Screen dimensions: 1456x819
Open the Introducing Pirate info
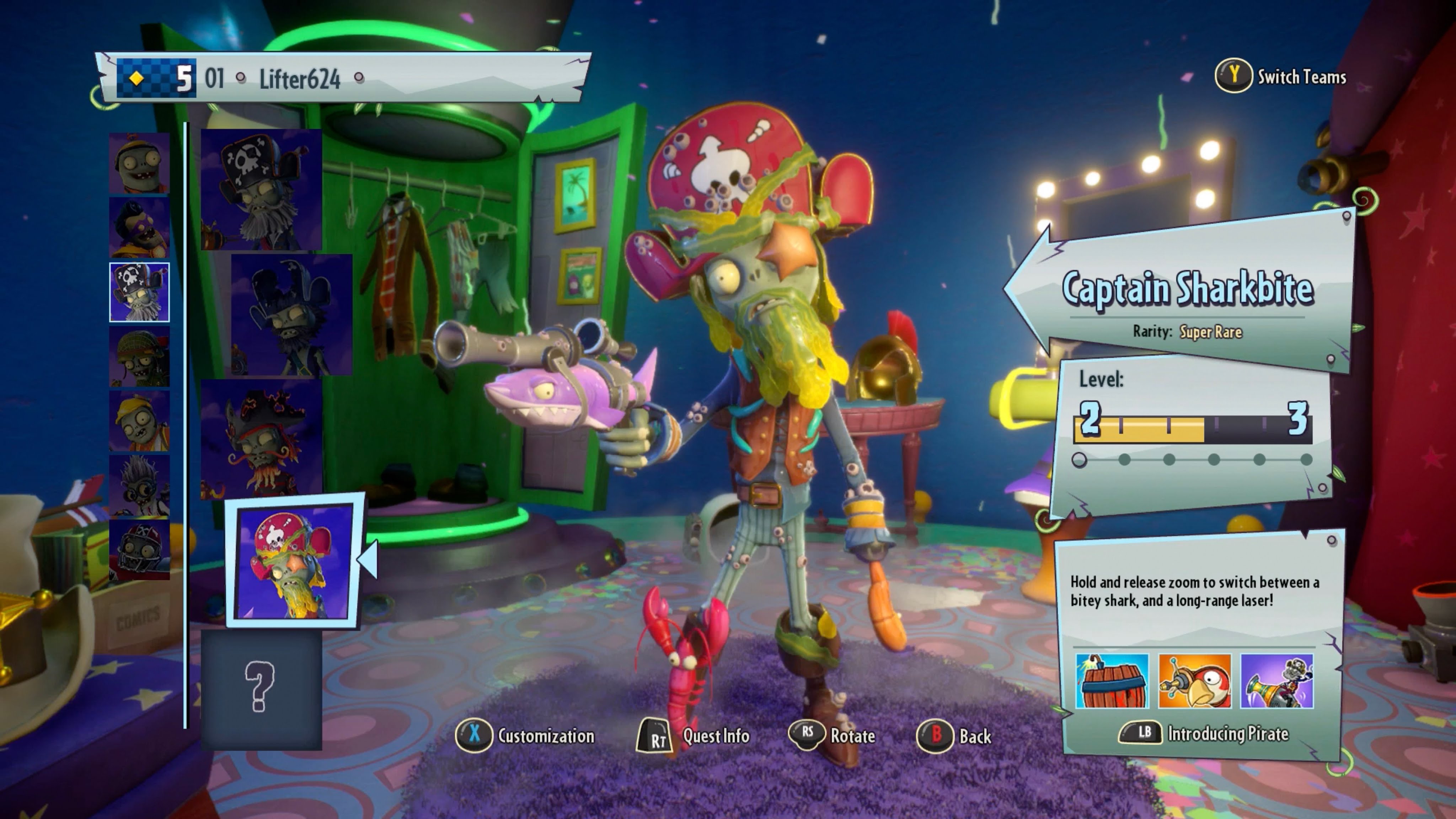(1204, 733)
